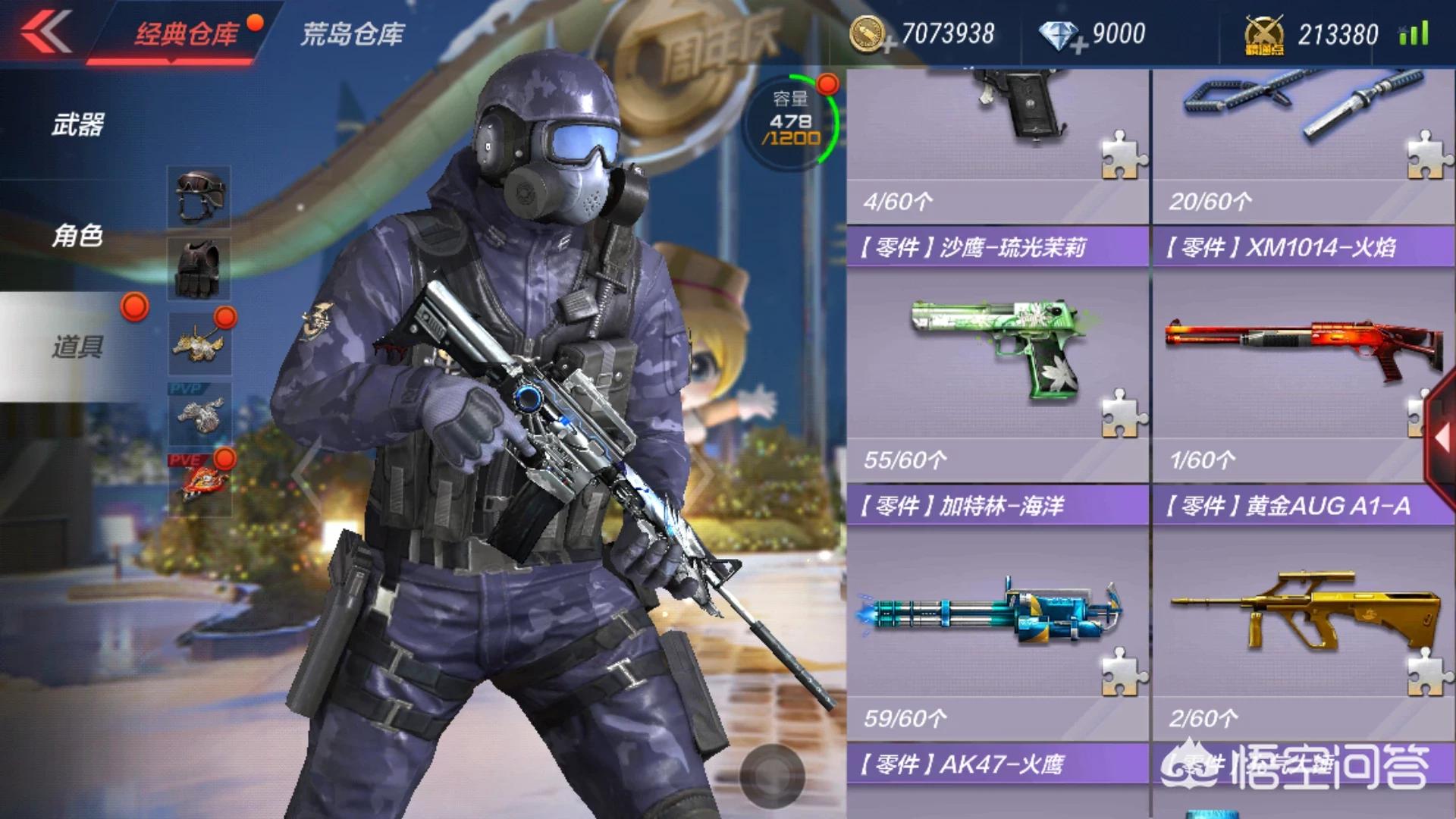Click the crossed-rifles kill points icon
The image size is (1456, 819).
point(1263,33)
